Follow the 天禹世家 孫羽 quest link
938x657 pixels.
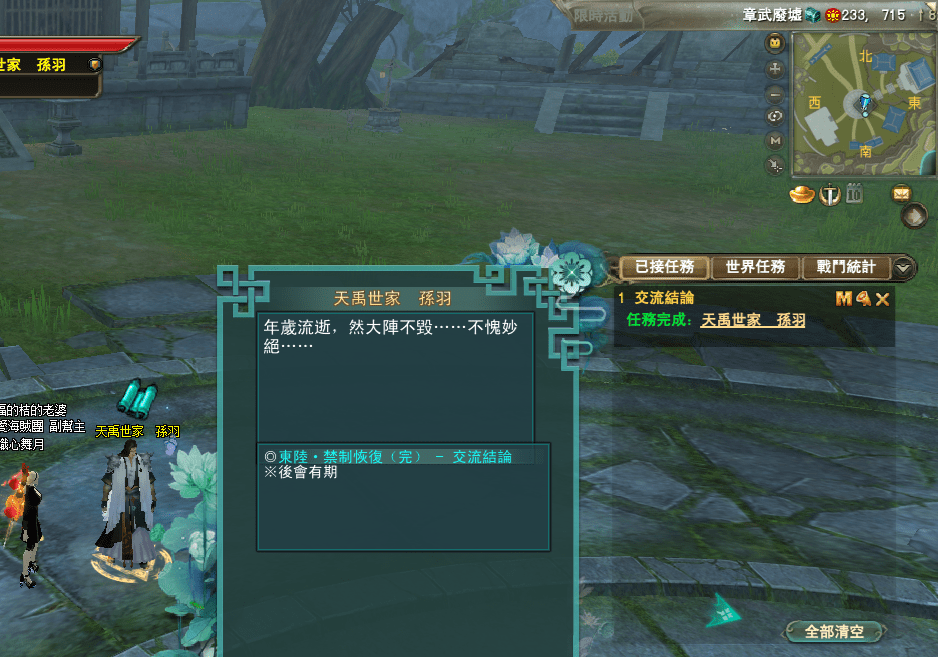(x=752, y=320)
